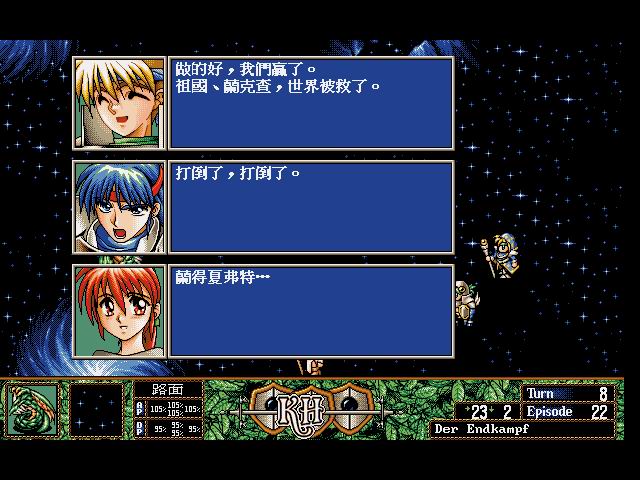
Task: Click the blonde character's dialogue box
Action: click(311, 103)
